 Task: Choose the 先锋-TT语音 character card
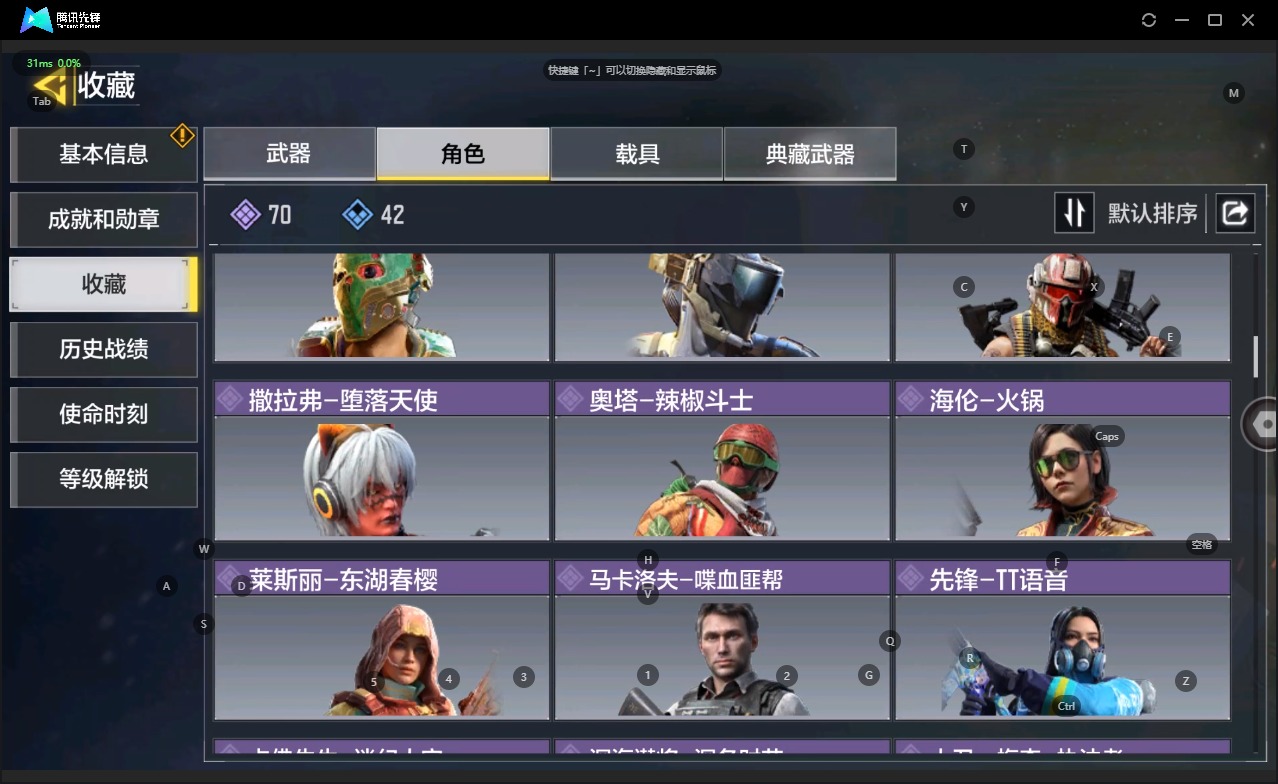click(1062, 641)
